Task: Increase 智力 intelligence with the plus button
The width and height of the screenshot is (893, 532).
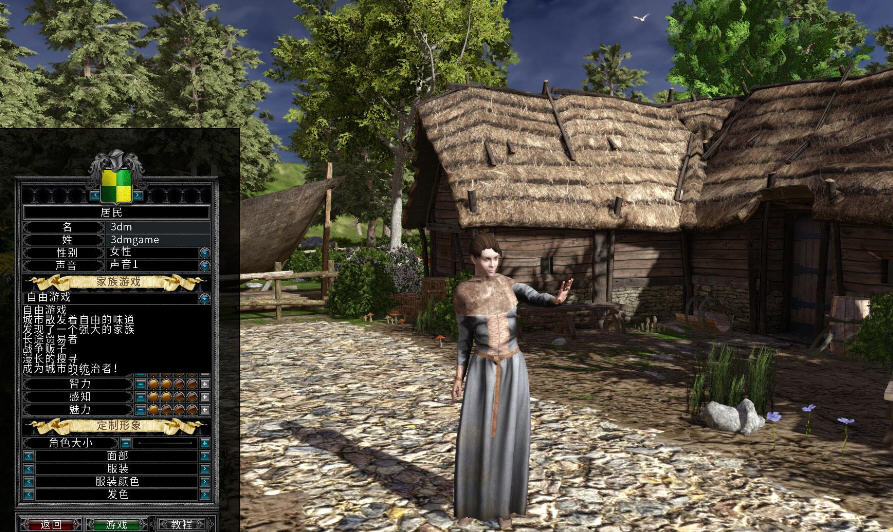Action: tap(205, 383)
